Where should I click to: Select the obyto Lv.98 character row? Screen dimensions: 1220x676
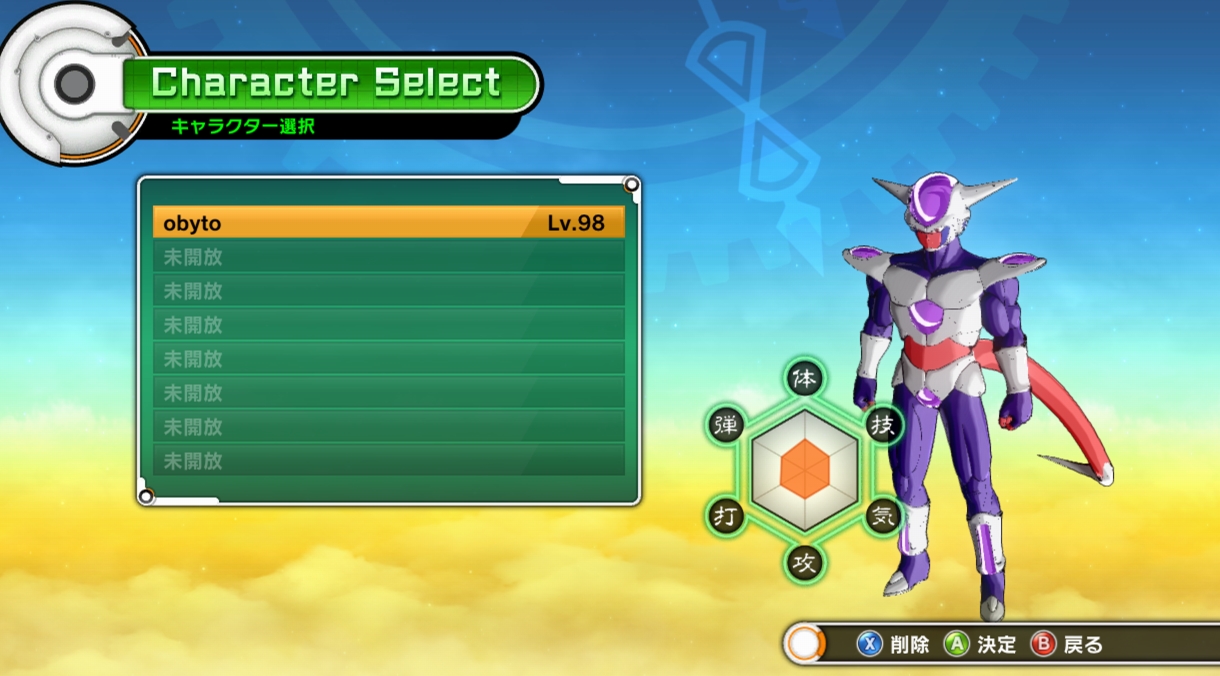coord(388,223)
